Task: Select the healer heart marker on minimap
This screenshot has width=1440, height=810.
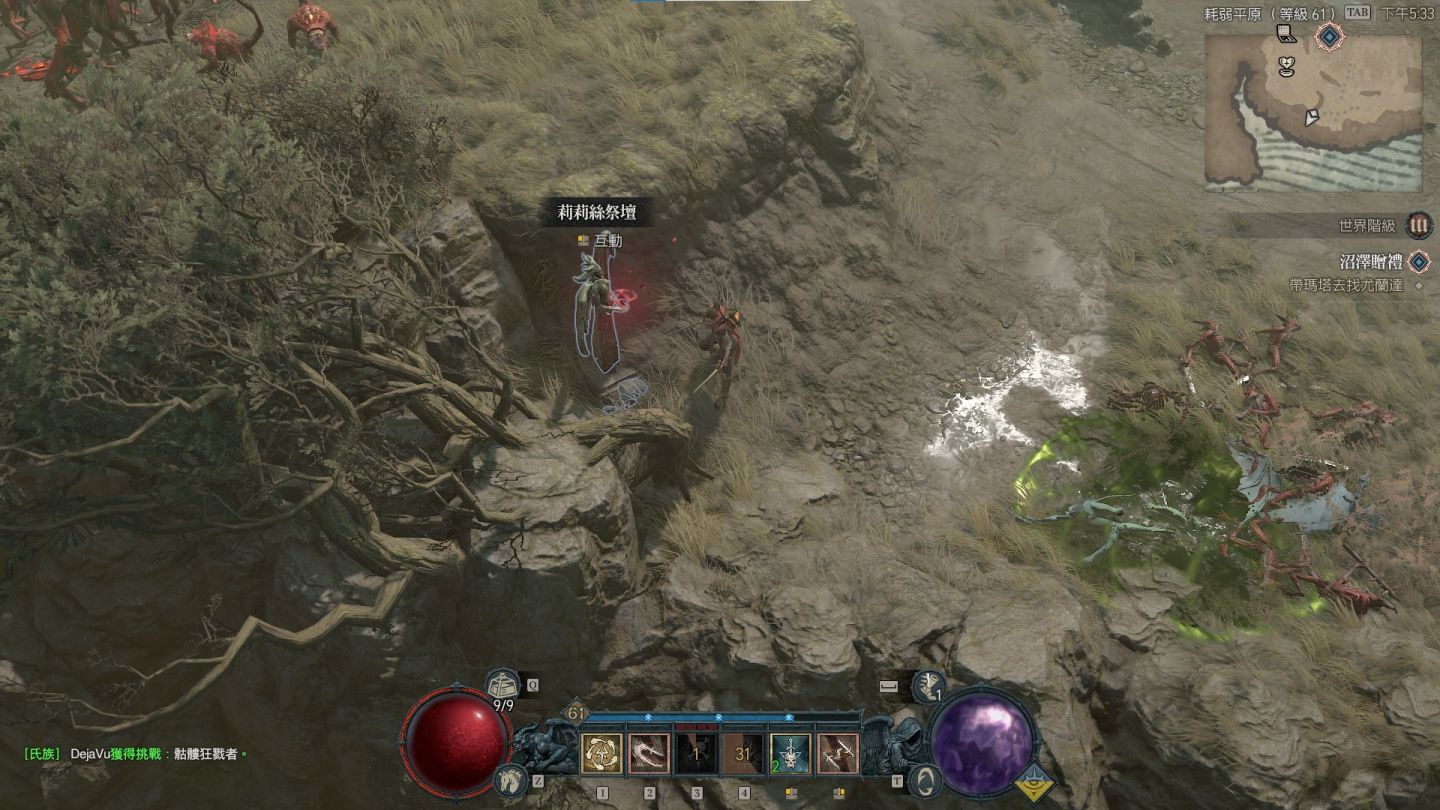Action: tap(1288, 65)
